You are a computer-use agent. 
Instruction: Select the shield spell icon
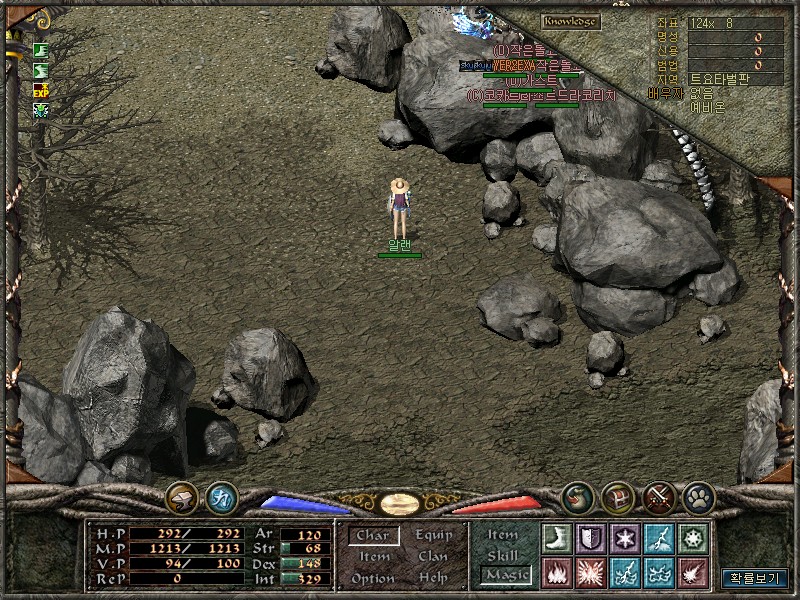point(591,538)
